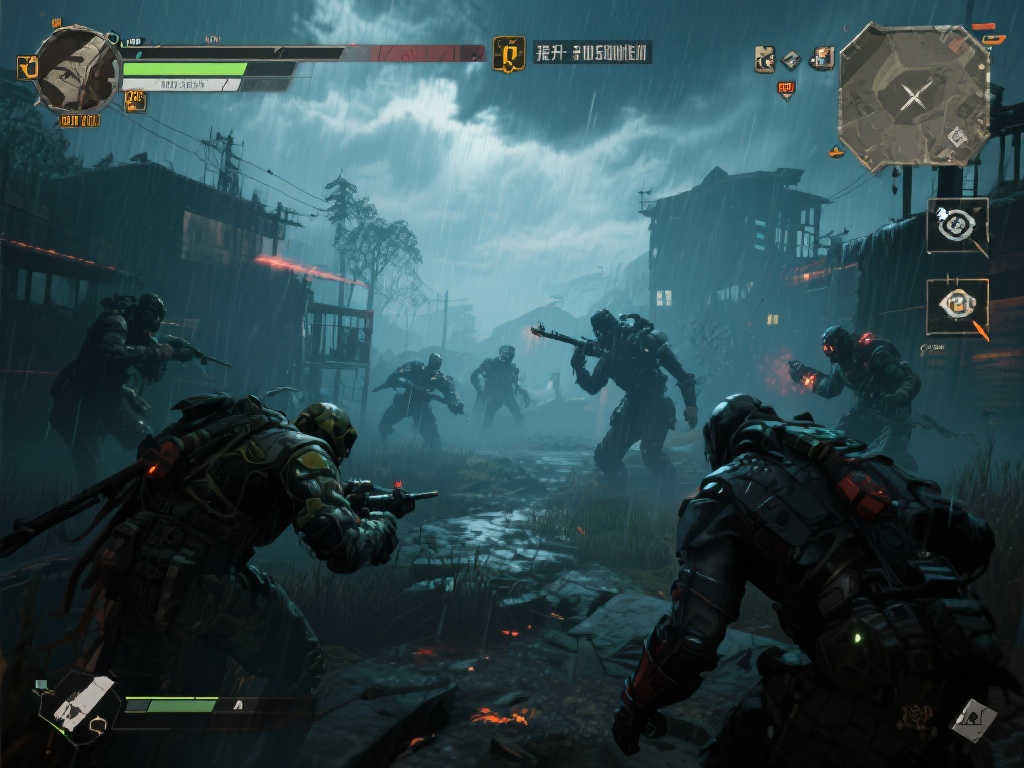This screenshot has height=768, width=1024.
Task: Activate the lower ability slot with orange marker
Action: pyautogui.click(x=957, y=305)
